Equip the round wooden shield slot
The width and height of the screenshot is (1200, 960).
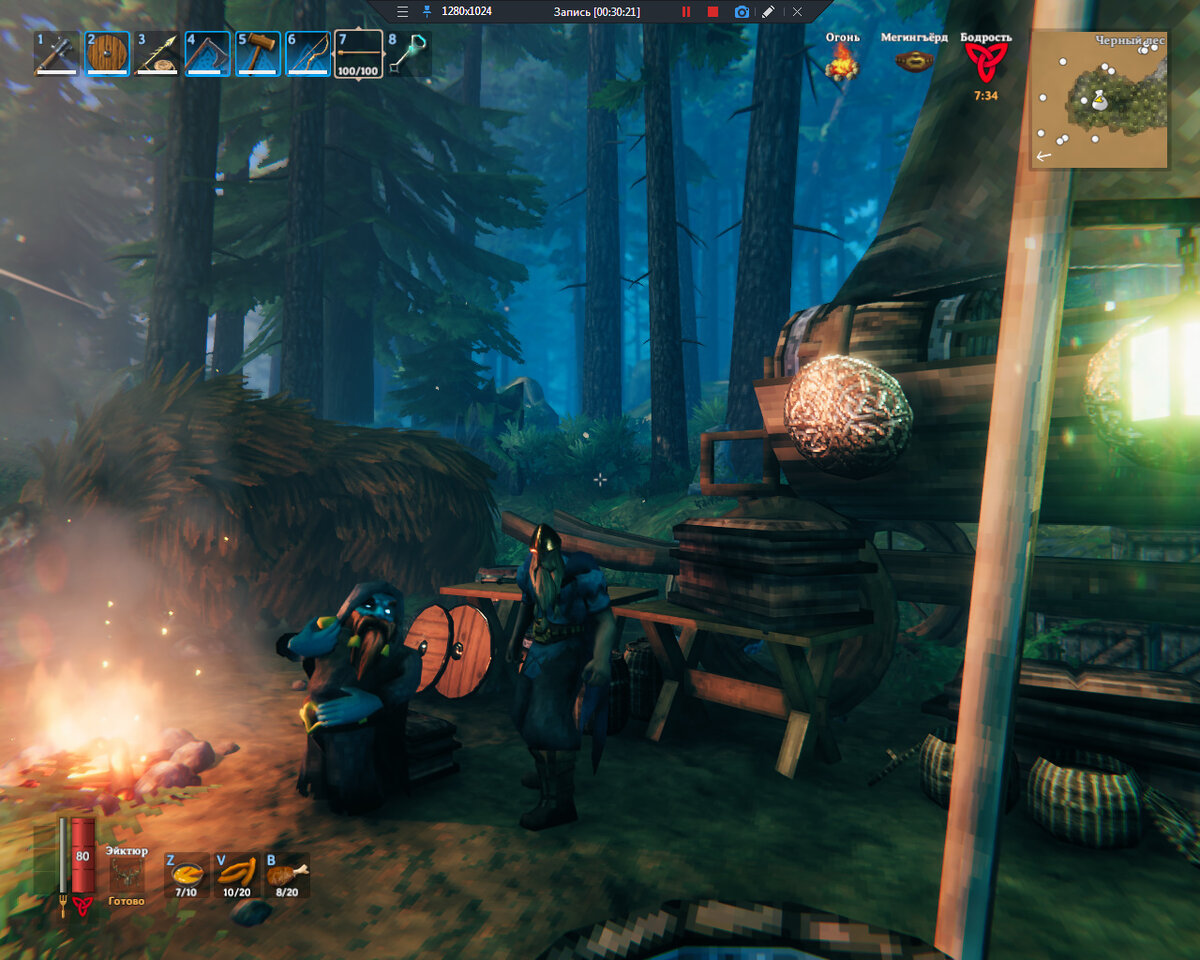pyautogui.click(x=107, y=54)
